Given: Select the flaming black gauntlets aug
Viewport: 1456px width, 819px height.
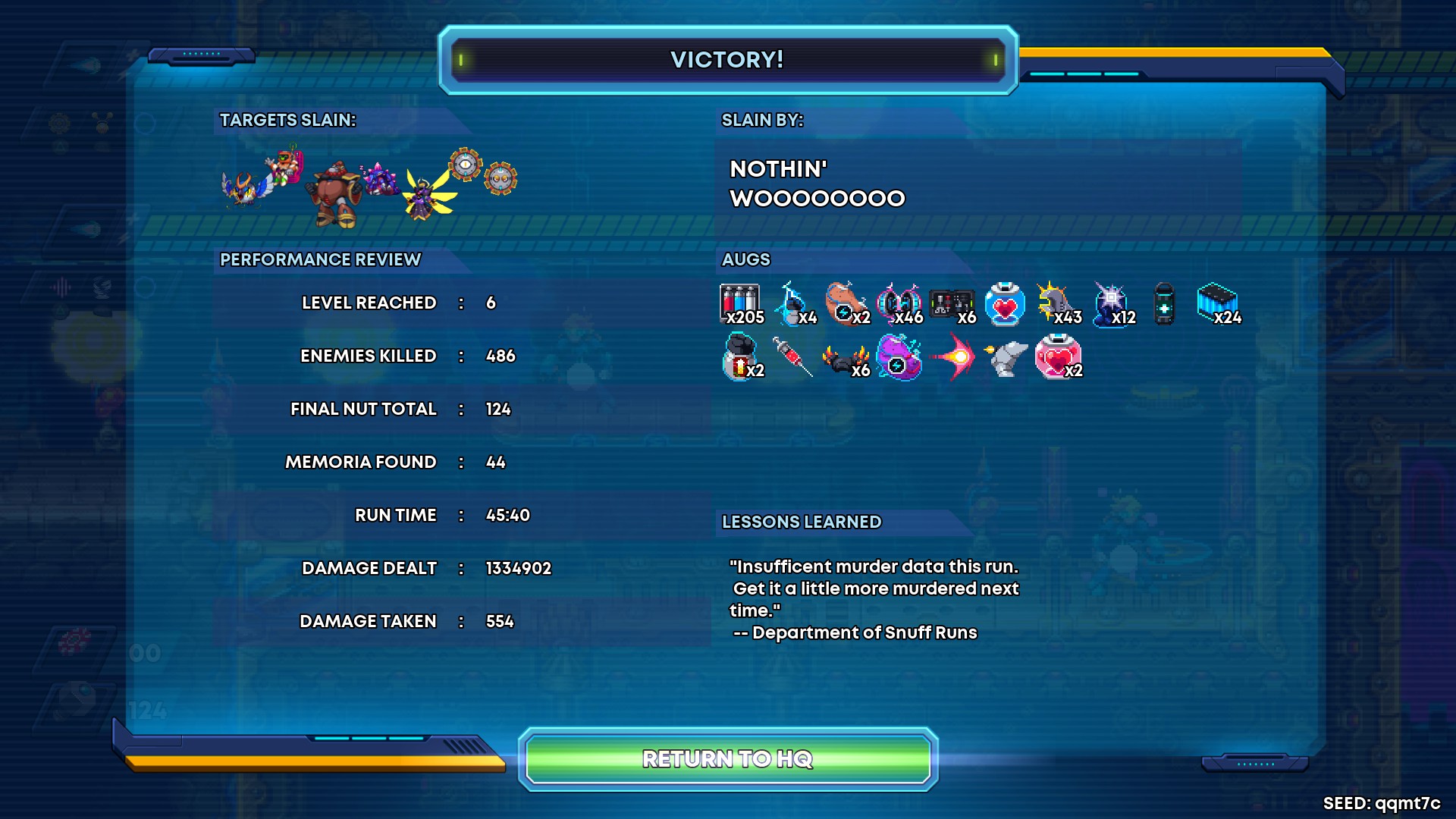Looking at the screenshot, I should [846, 358].
